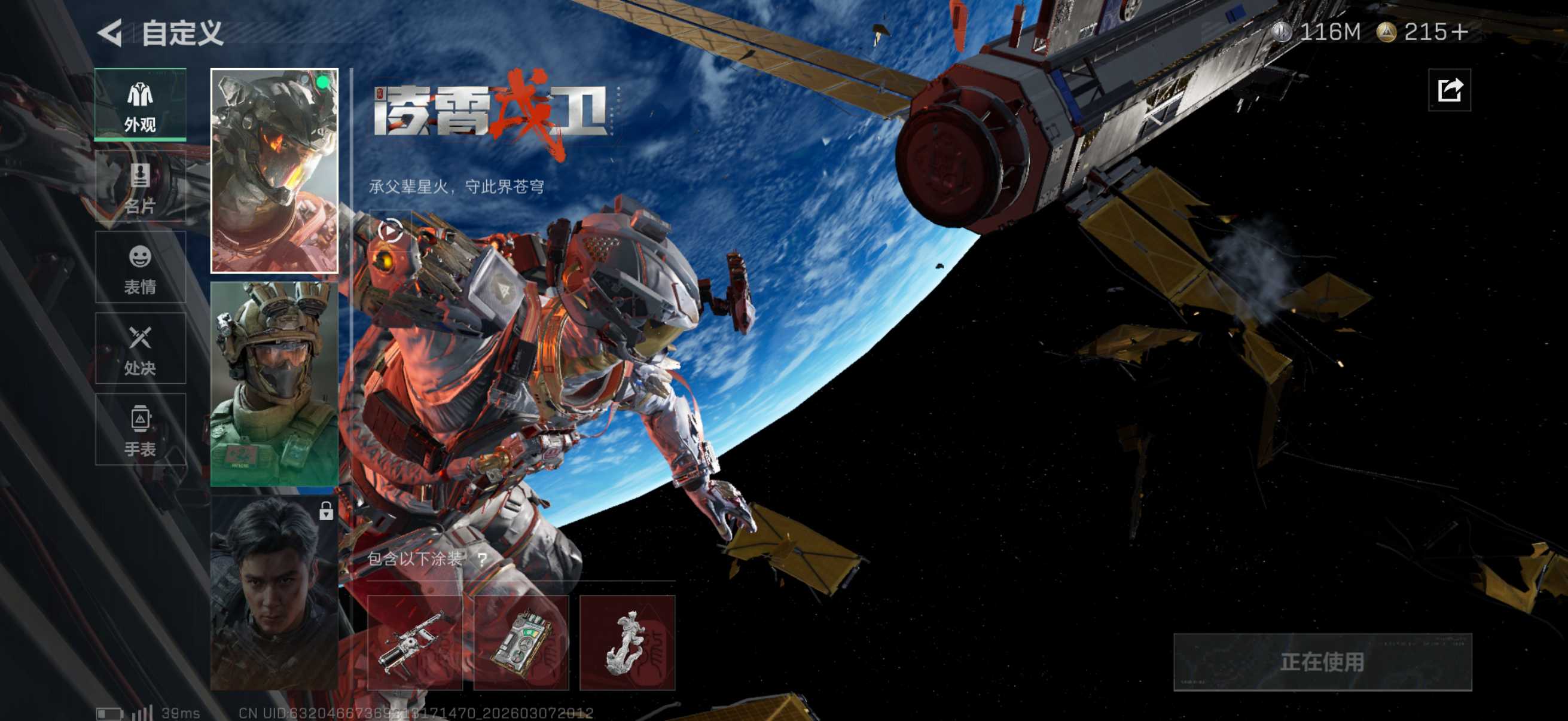Switch to the 外观 appearance tab
Screen dimensions: 1568x721
click(140, 105)
